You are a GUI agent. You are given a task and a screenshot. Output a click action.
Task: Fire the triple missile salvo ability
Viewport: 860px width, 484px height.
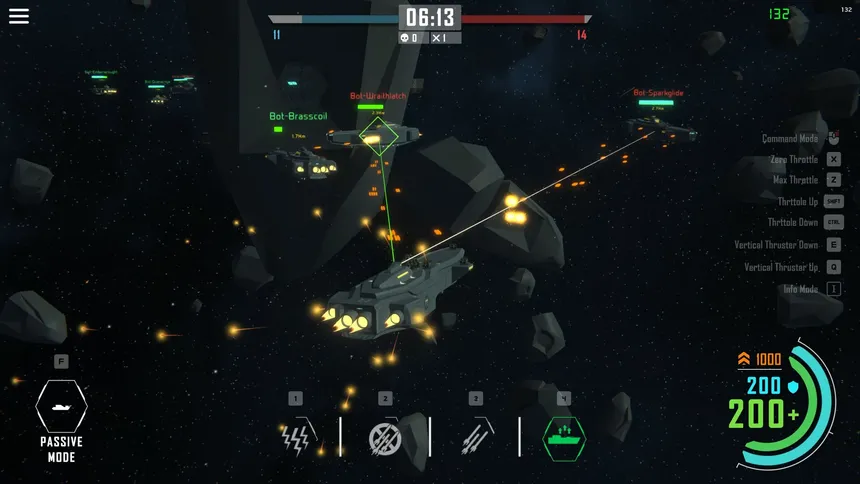pos(475,437)
